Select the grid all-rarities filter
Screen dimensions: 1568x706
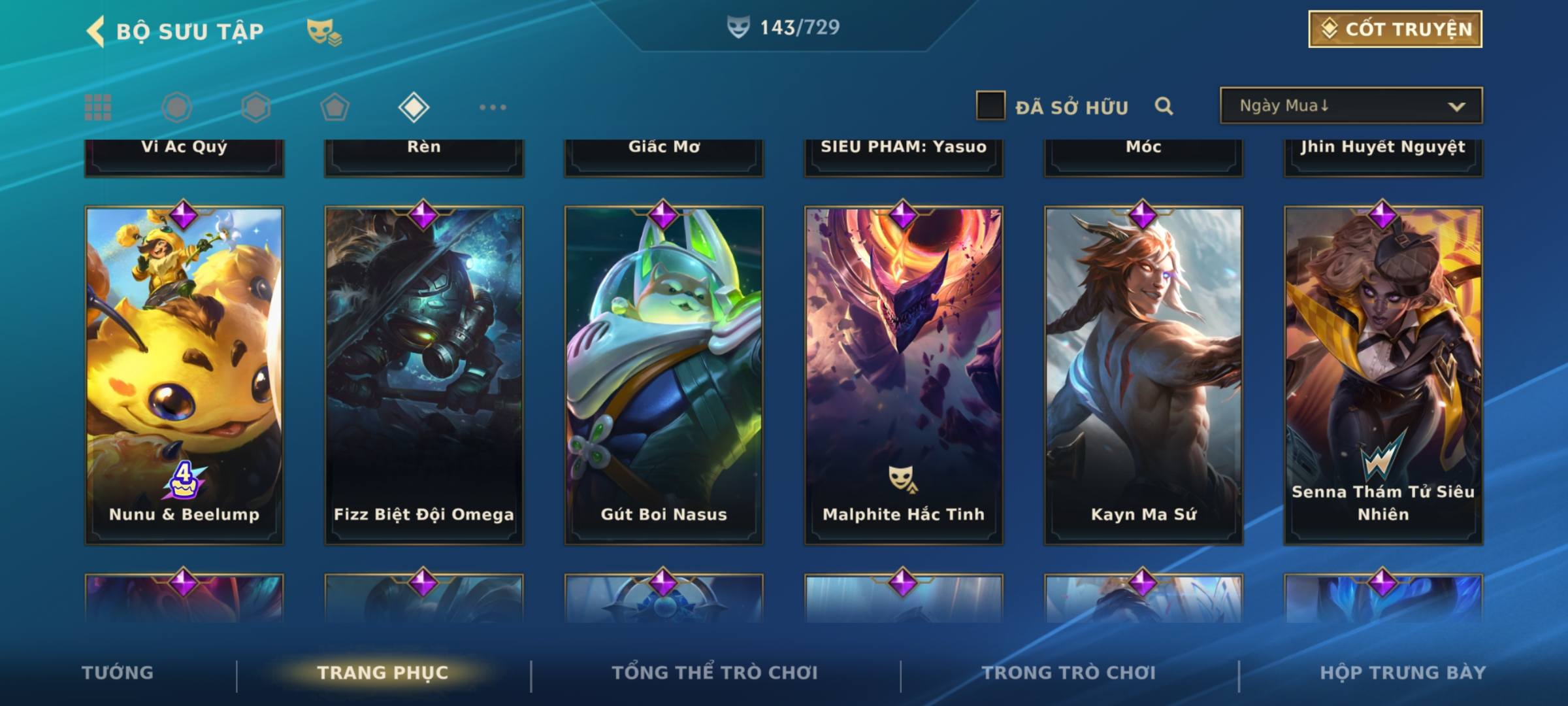(98, 107)
